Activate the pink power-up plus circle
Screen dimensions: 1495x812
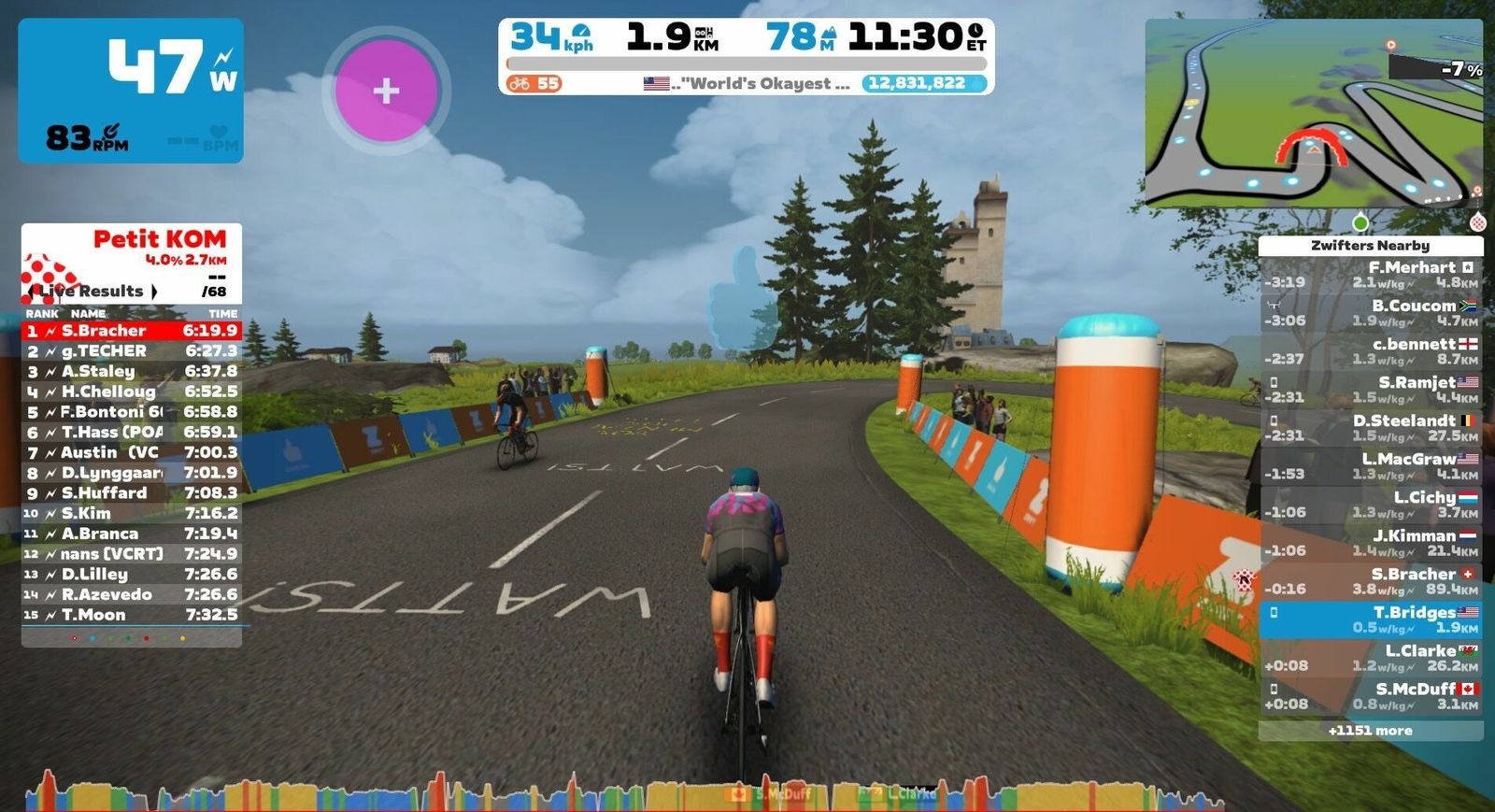386,91
